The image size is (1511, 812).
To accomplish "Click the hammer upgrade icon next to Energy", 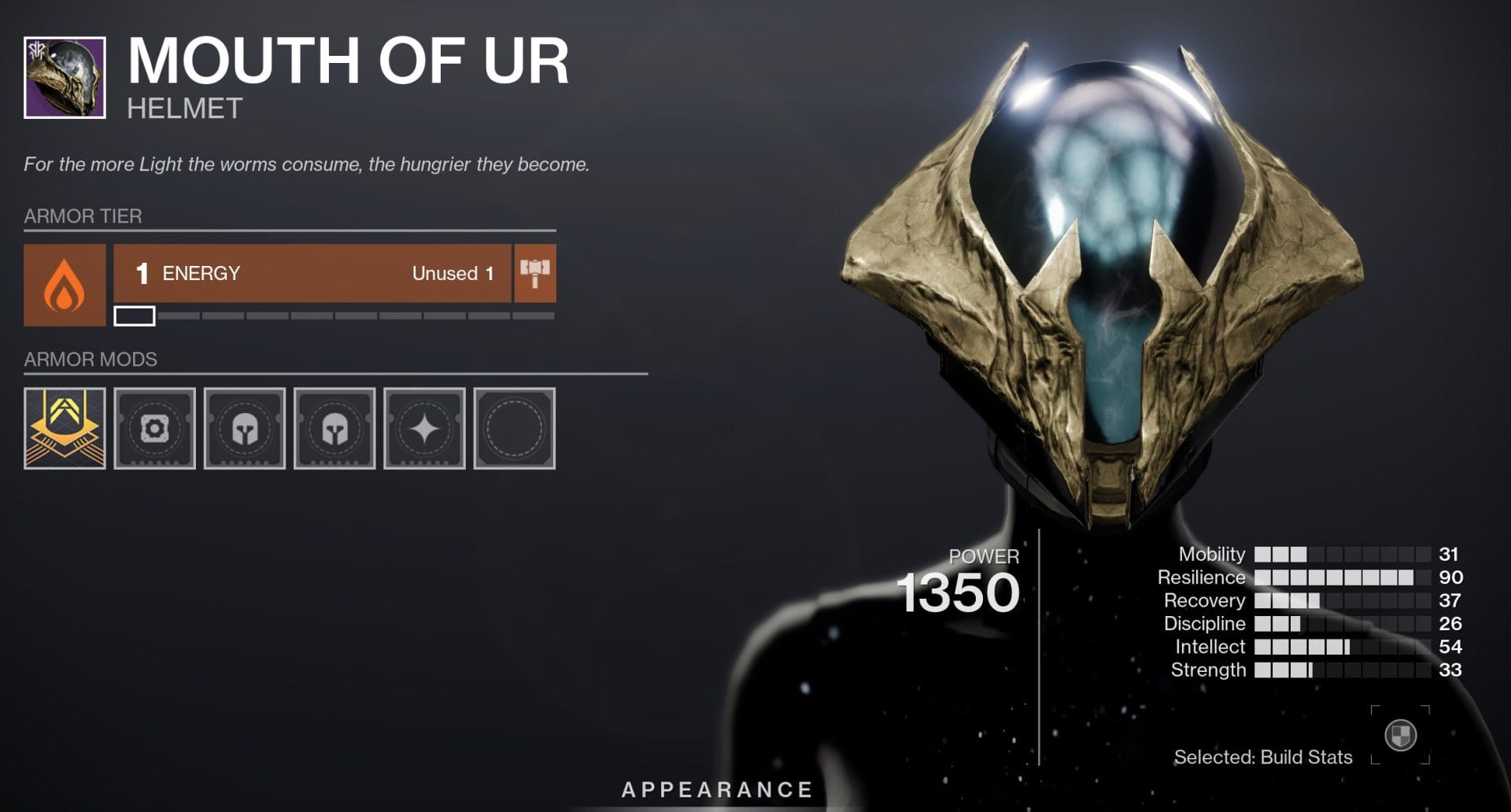I will click(536, 273).
